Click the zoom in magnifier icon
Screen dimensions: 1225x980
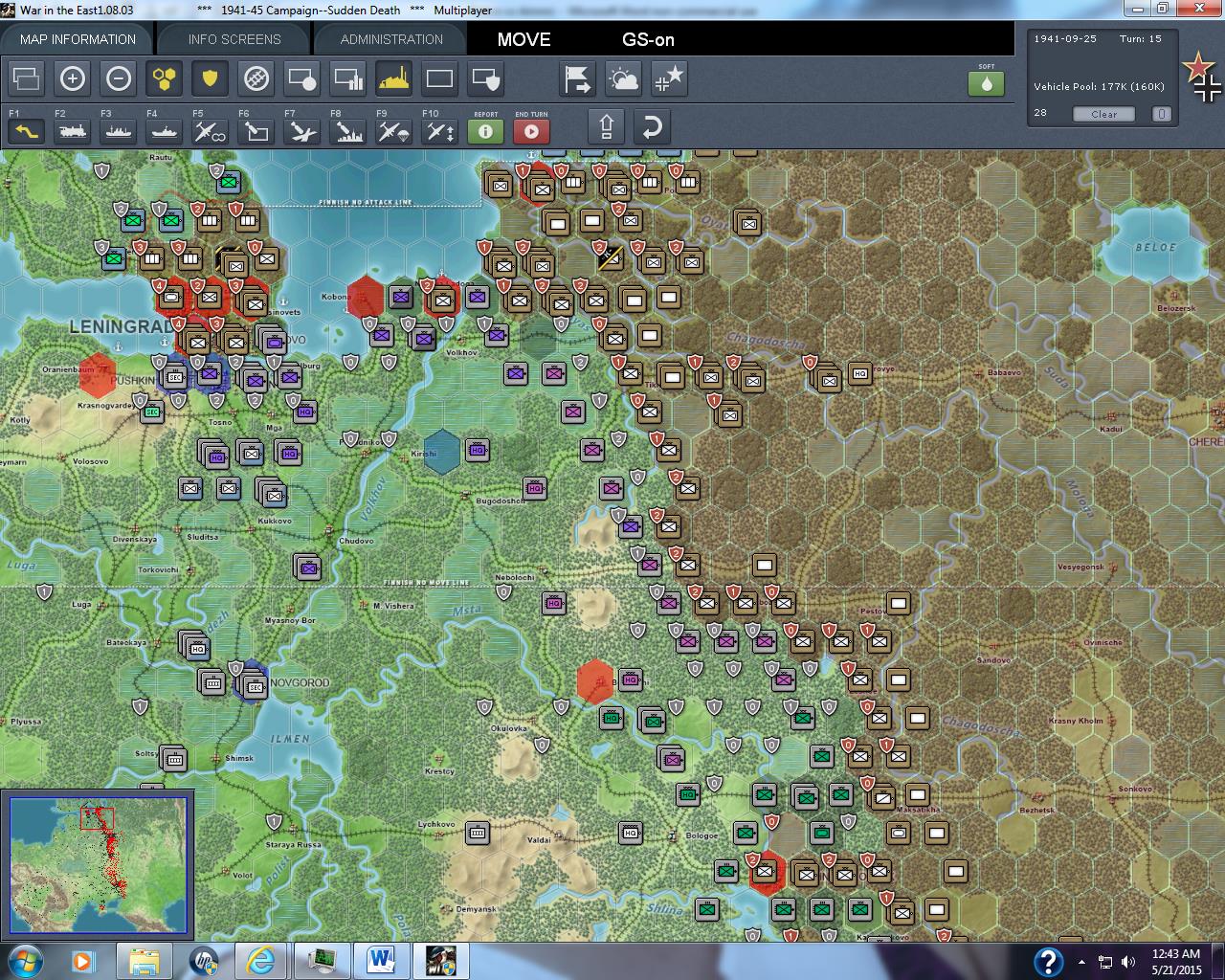(73, 79)
